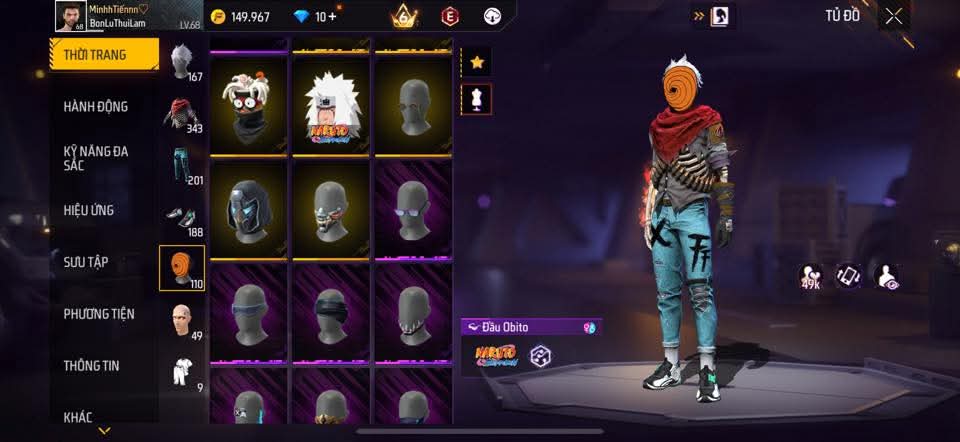Toggle the star favorites filter
This screenshot has width=960, height=442.
click(477, 62)
